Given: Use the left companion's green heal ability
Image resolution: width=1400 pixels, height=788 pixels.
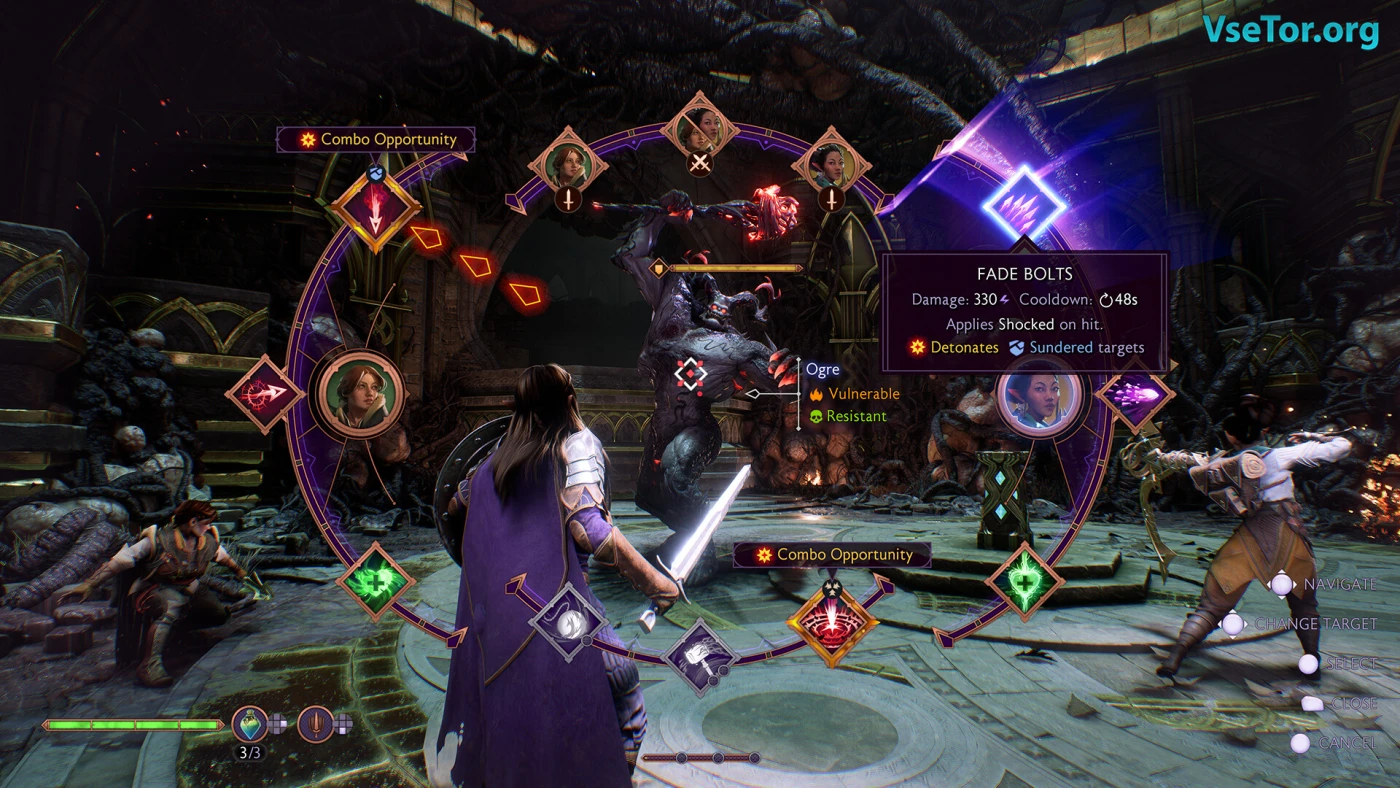Looking at the screenshot, I should pyautogui.click(x=375, y=582).
